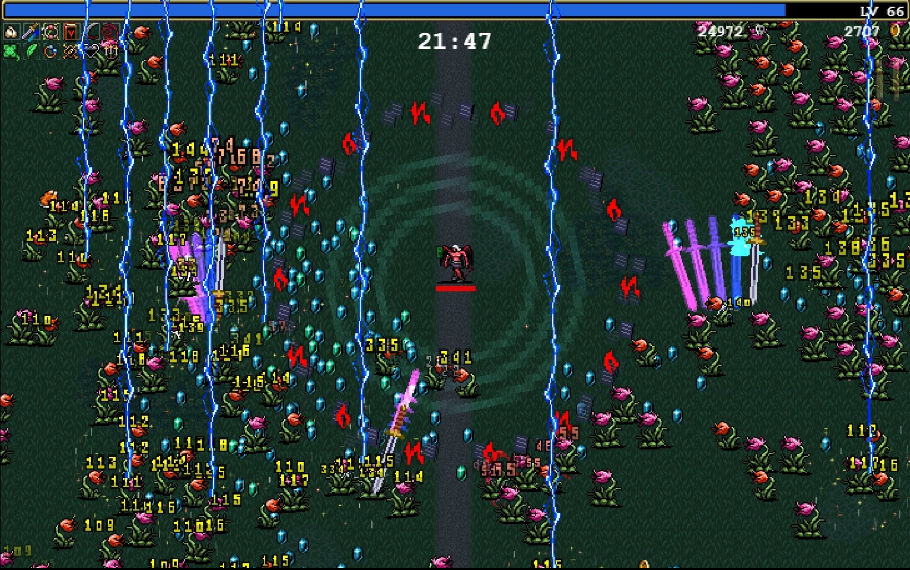Select the green Clover passive icon

(11, 51)
